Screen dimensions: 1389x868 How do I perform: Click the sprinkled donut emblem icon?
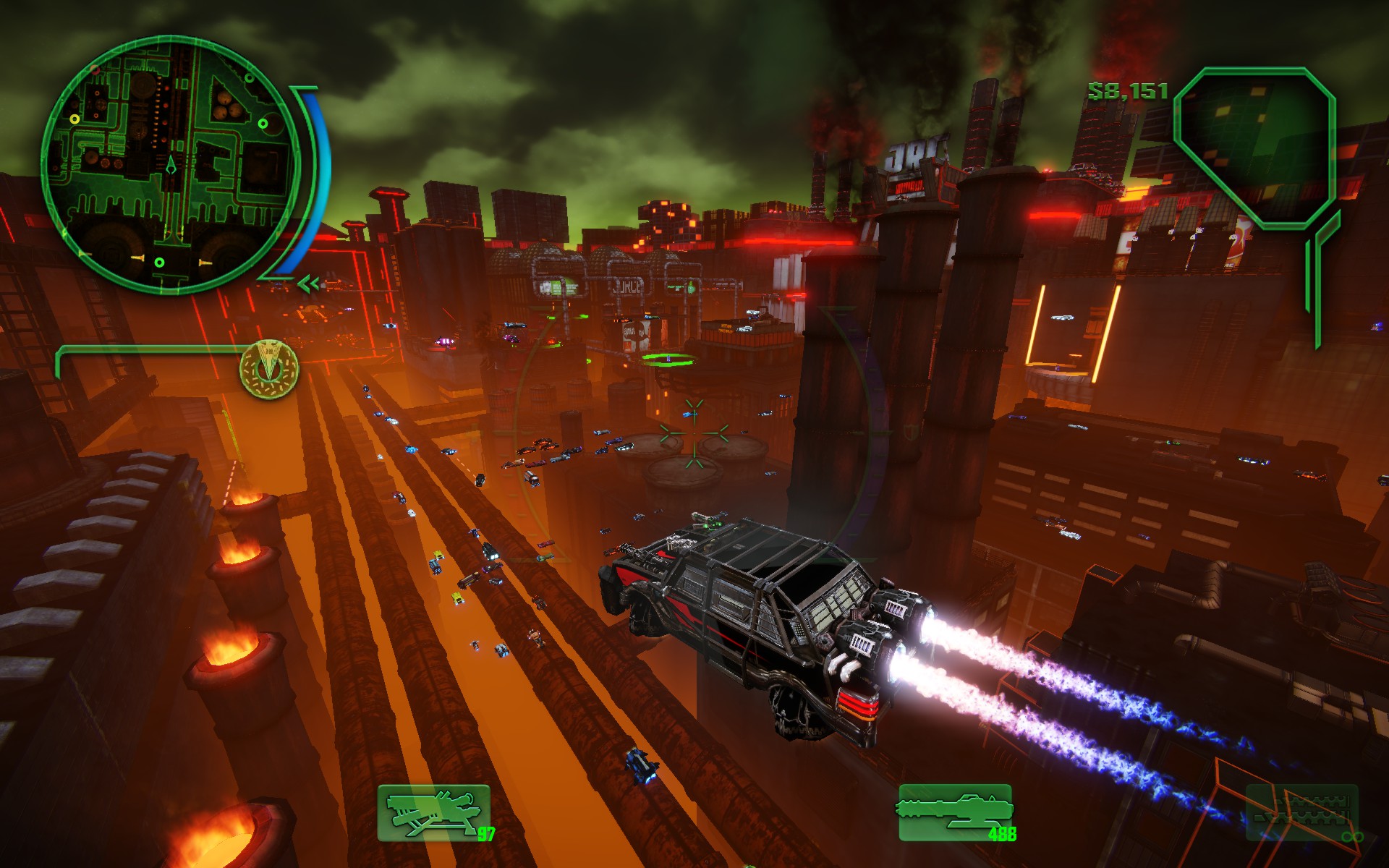point(269,368)
